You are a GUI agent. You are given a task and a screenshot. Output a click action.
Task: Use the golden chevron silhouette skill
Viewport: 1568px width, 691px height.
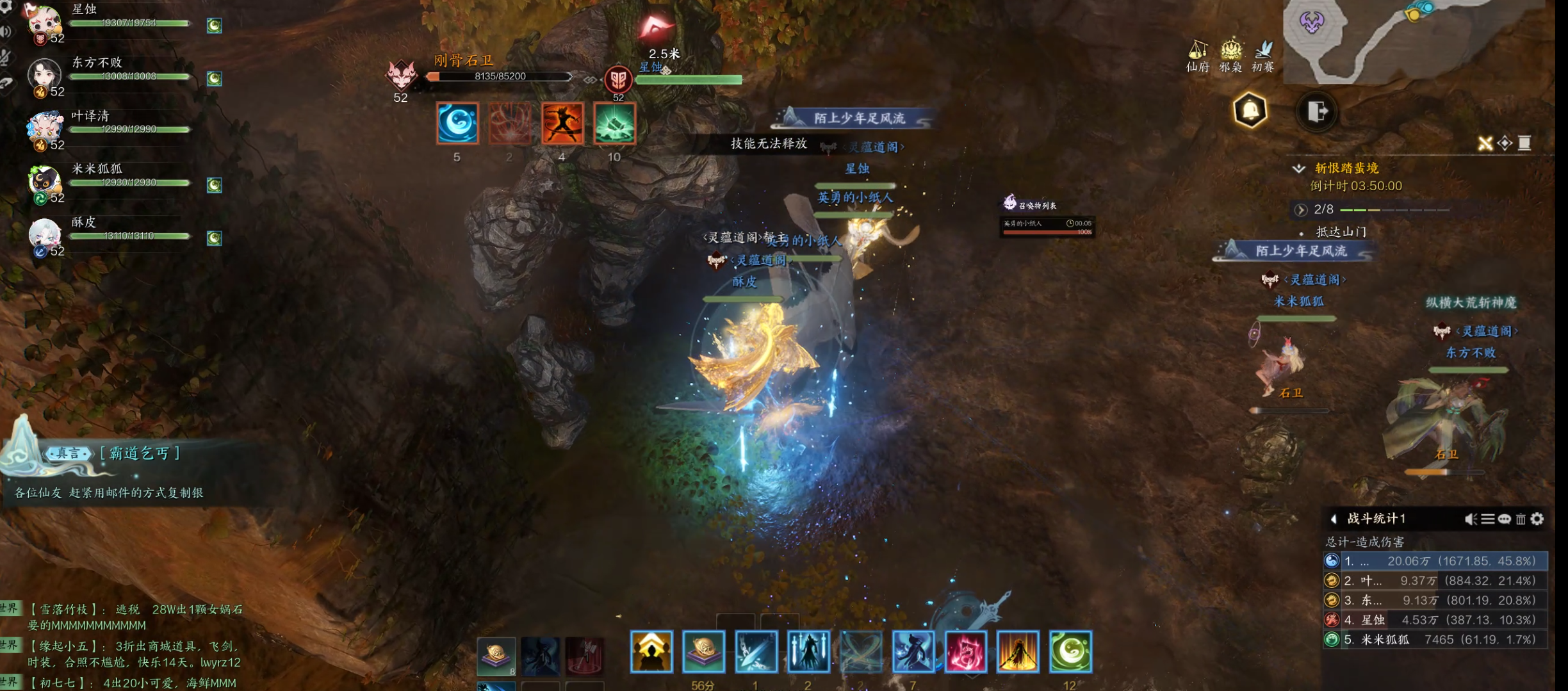point(651,652)
